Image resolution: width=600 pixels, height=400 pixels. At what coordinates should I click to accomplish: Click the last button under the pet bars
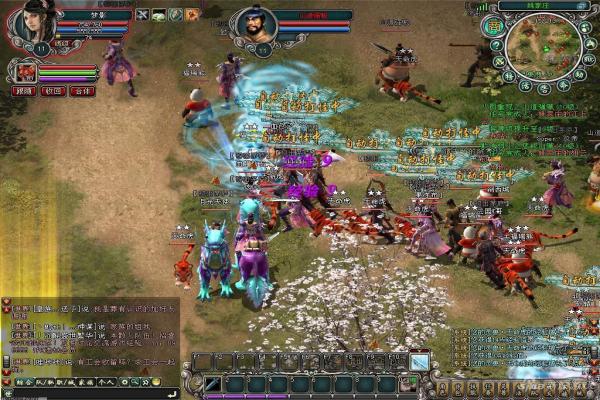pyautogui.click(x=84, y=91)
